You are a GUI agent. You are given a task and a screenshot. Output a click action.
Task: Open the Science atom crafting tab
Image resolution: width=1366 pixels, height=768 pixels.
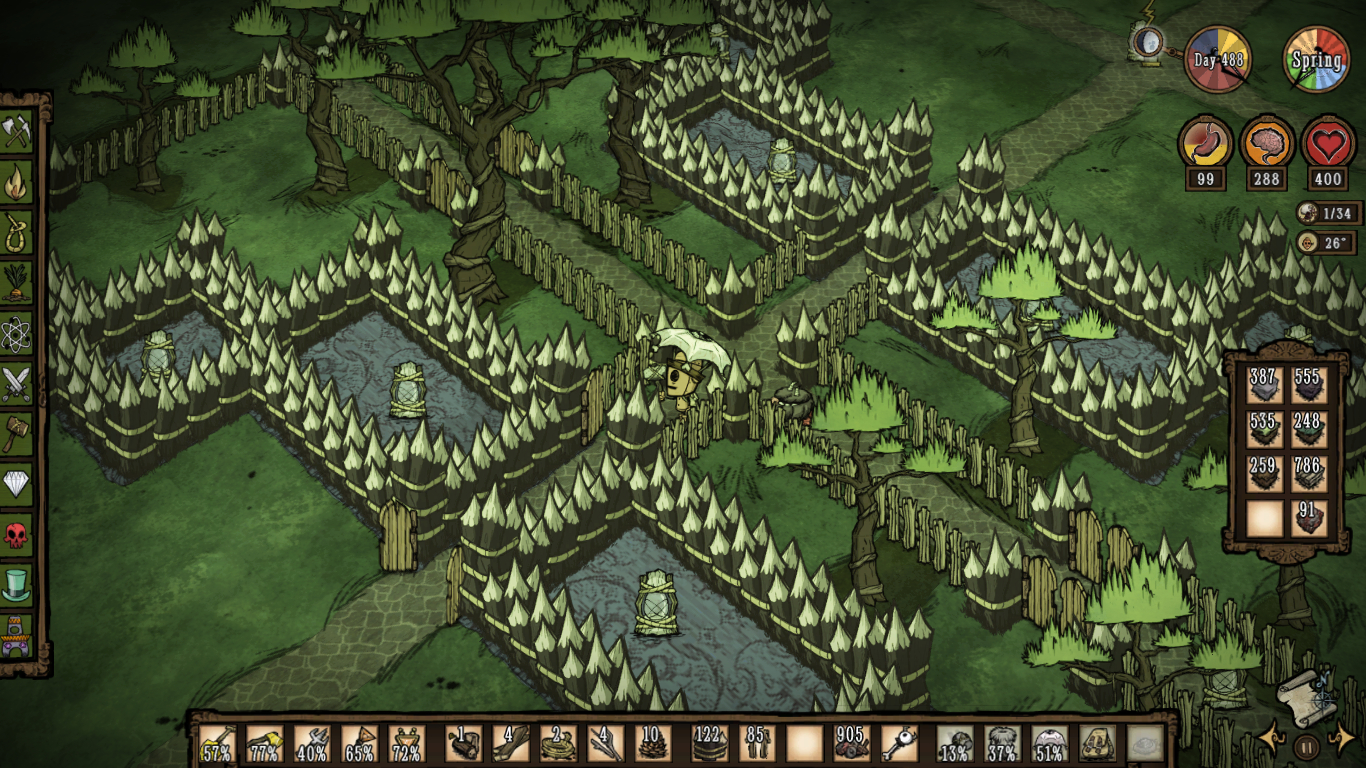(x=17, y=333)
